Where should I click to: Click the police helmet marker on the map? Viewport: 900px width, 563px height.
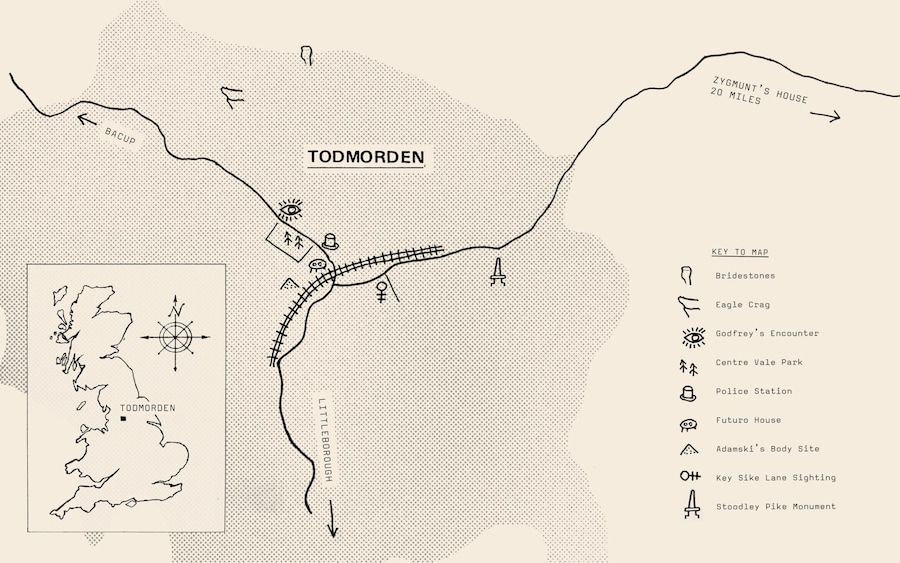[330, 241]
